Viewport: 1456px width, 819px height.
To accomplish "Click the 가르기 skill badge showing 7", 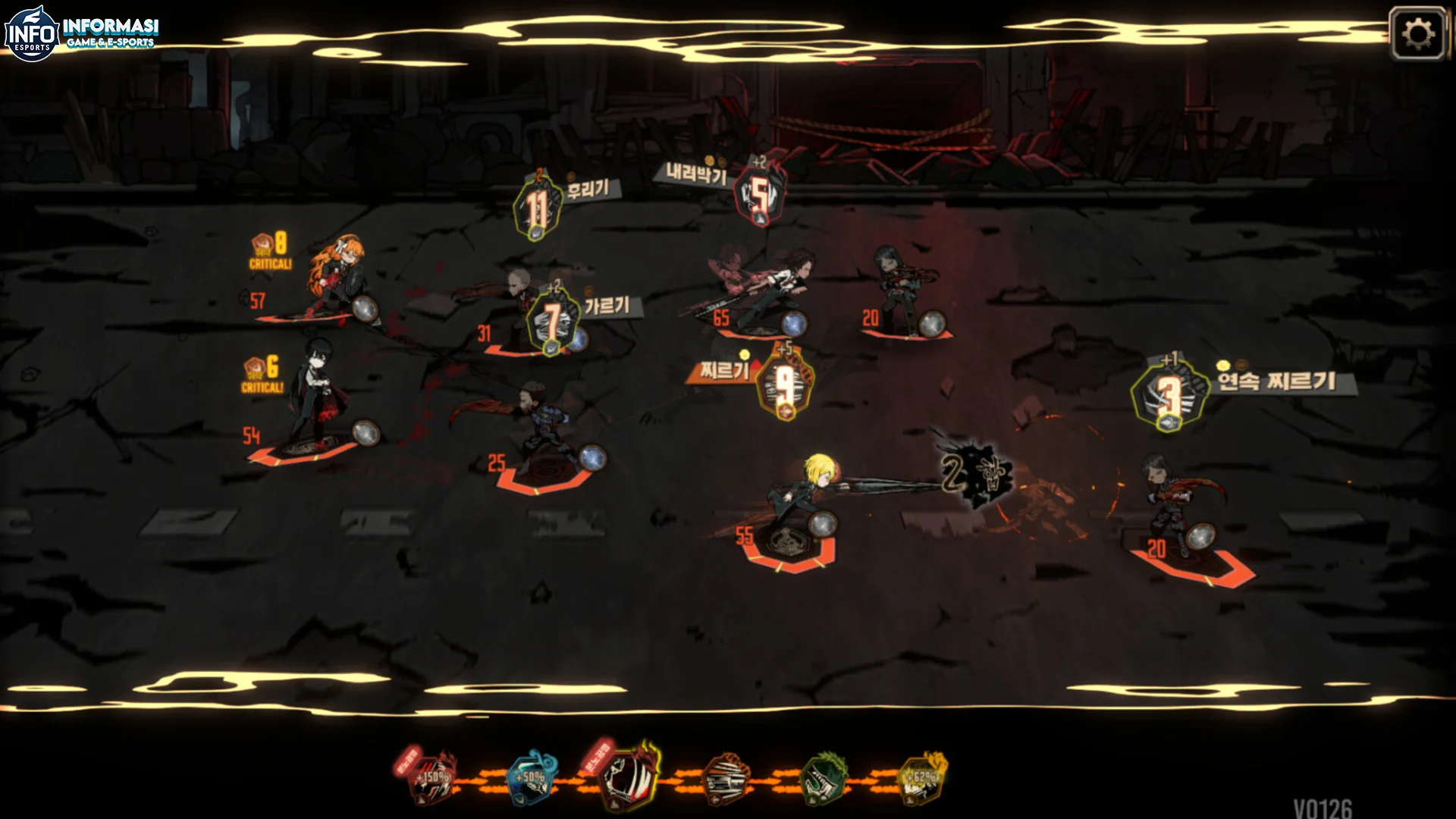I will pyautogui.click(x=553, y=322).
